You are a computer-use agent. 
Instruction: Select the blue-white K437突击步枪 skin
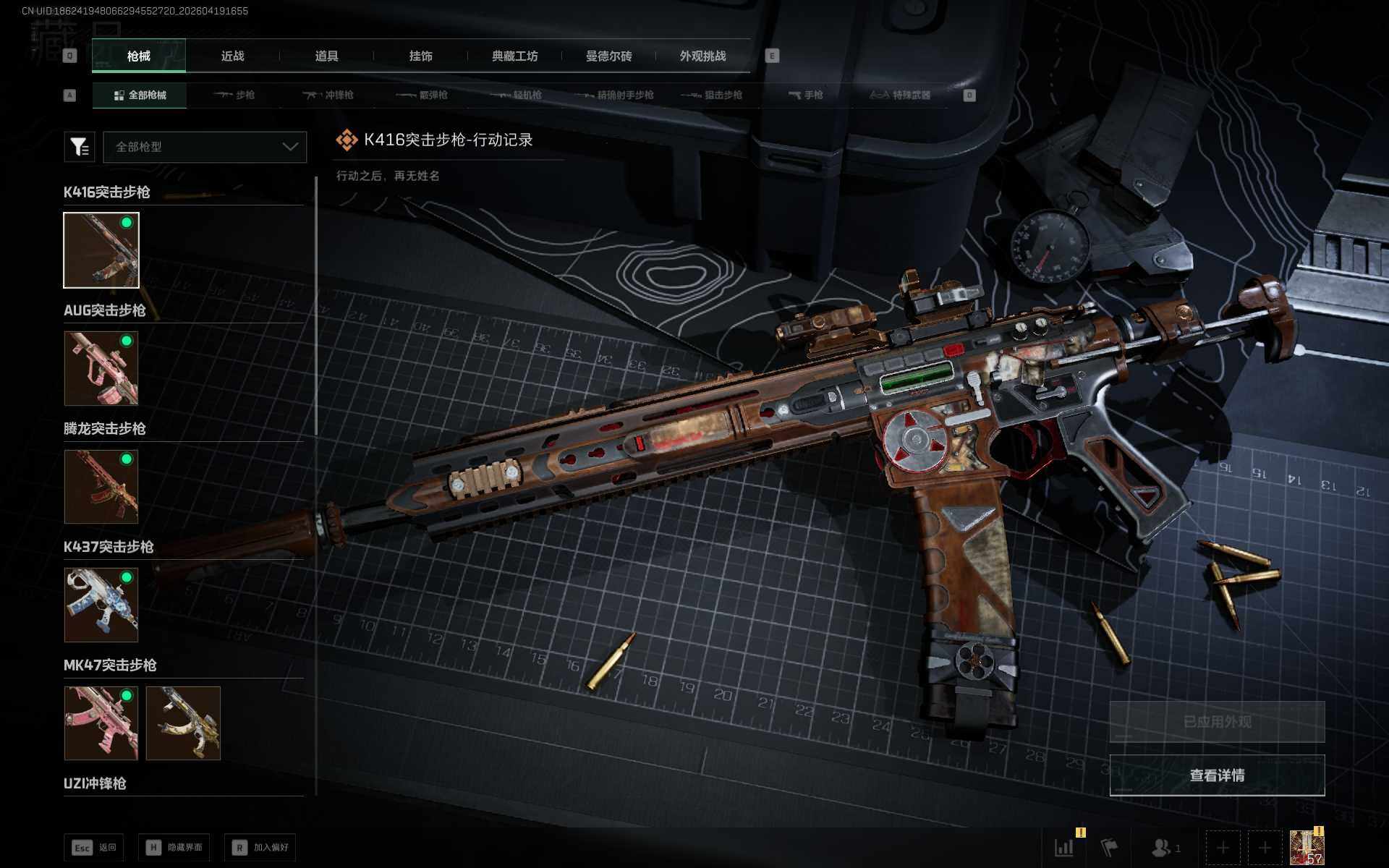click(101, 605)
